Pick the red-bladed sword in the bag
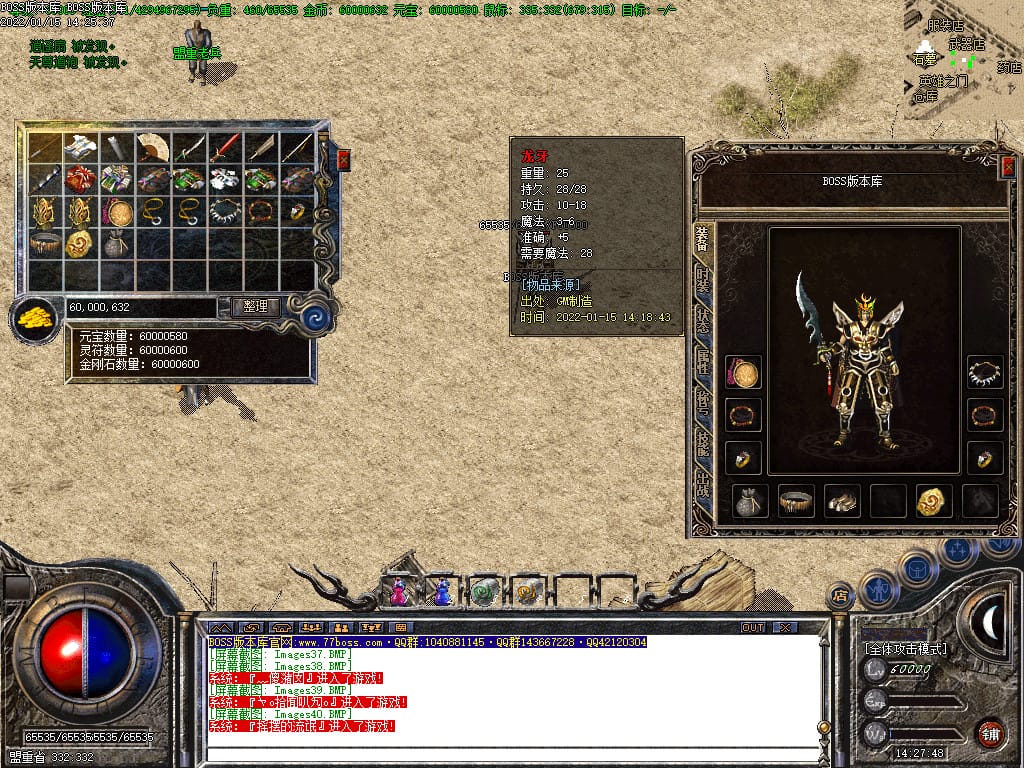Screen dimensions: 1024x768 tap(225, 147)
